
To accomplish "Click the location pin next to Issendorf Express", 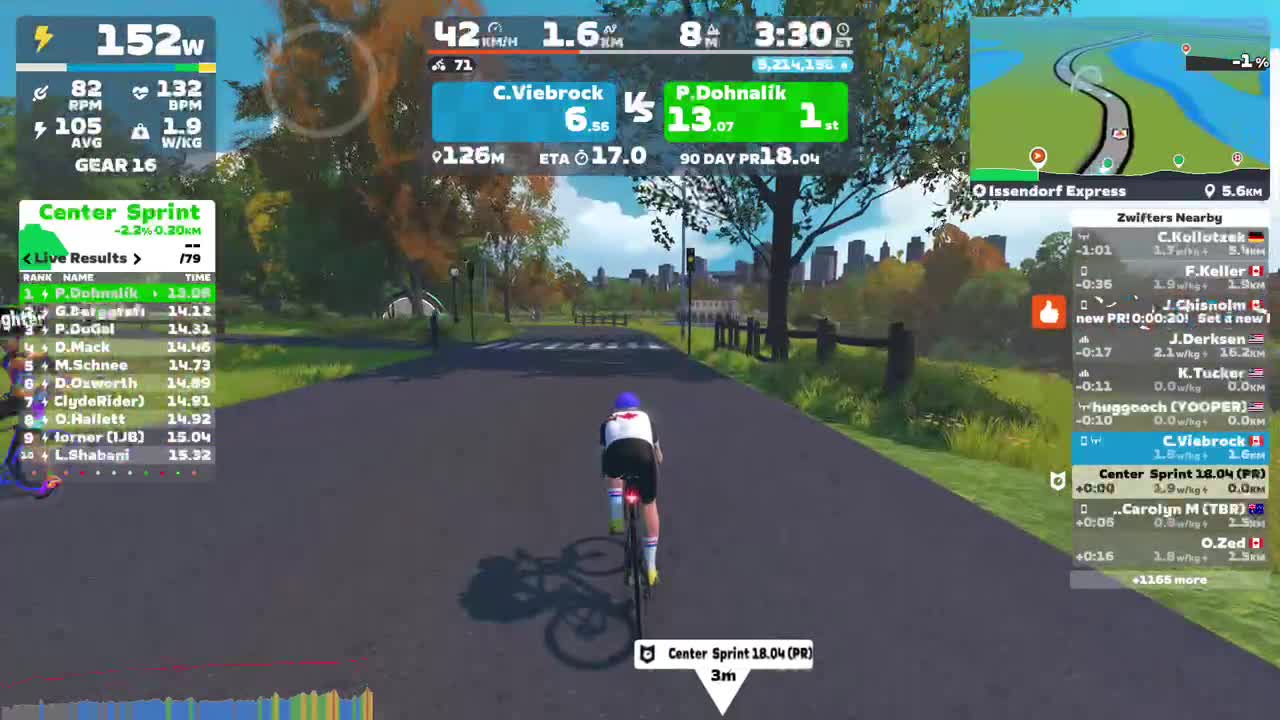I will click(1209, 190).
